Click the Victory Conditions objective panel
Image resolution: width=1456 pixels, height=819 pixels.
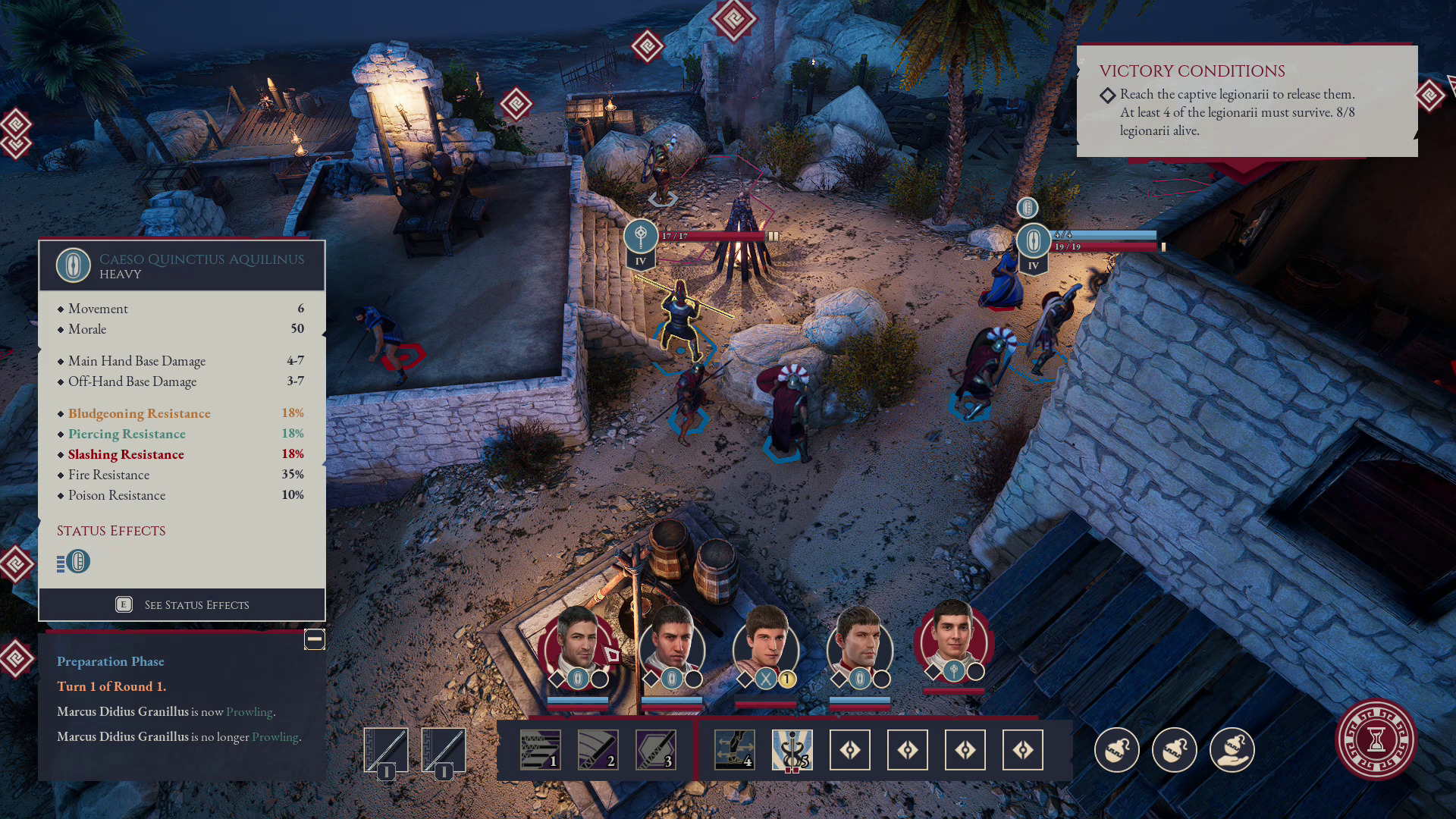point(1247,102)
